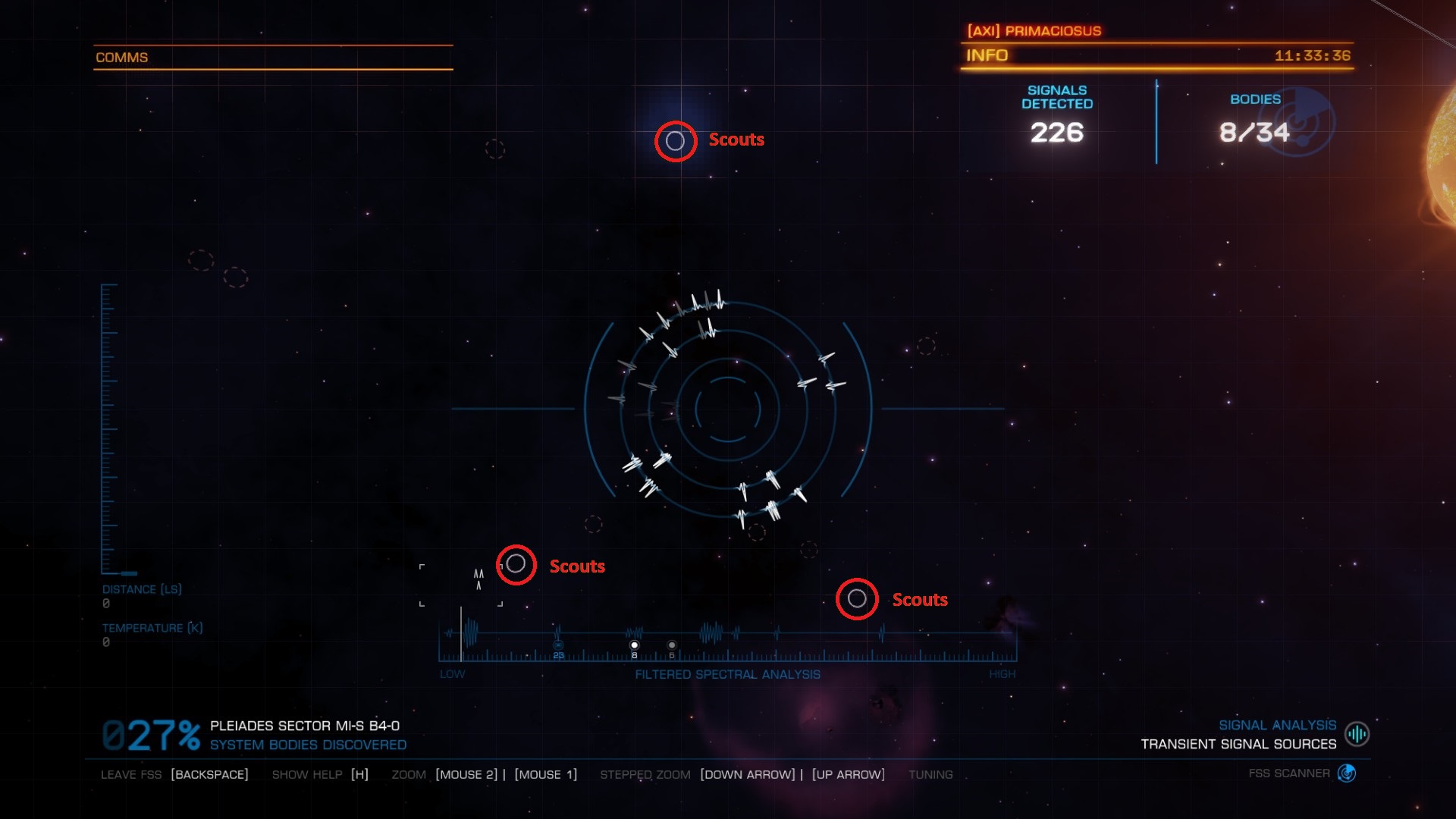Click the FSS Scanner radar icon
The width and height of the screenshot is (1456, 819).
pos(1347,773)
